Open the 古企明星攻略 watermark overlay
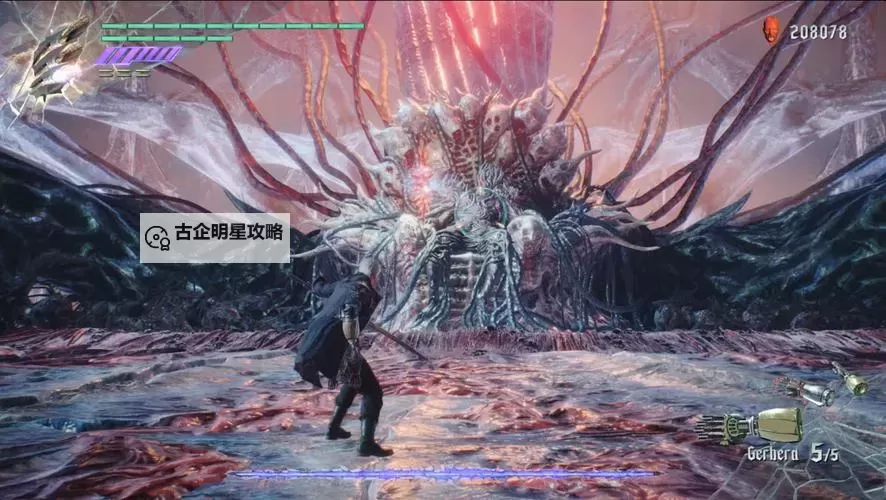This screenshot has height=500, width=886. pyautogui.click(x=215, y=237)
